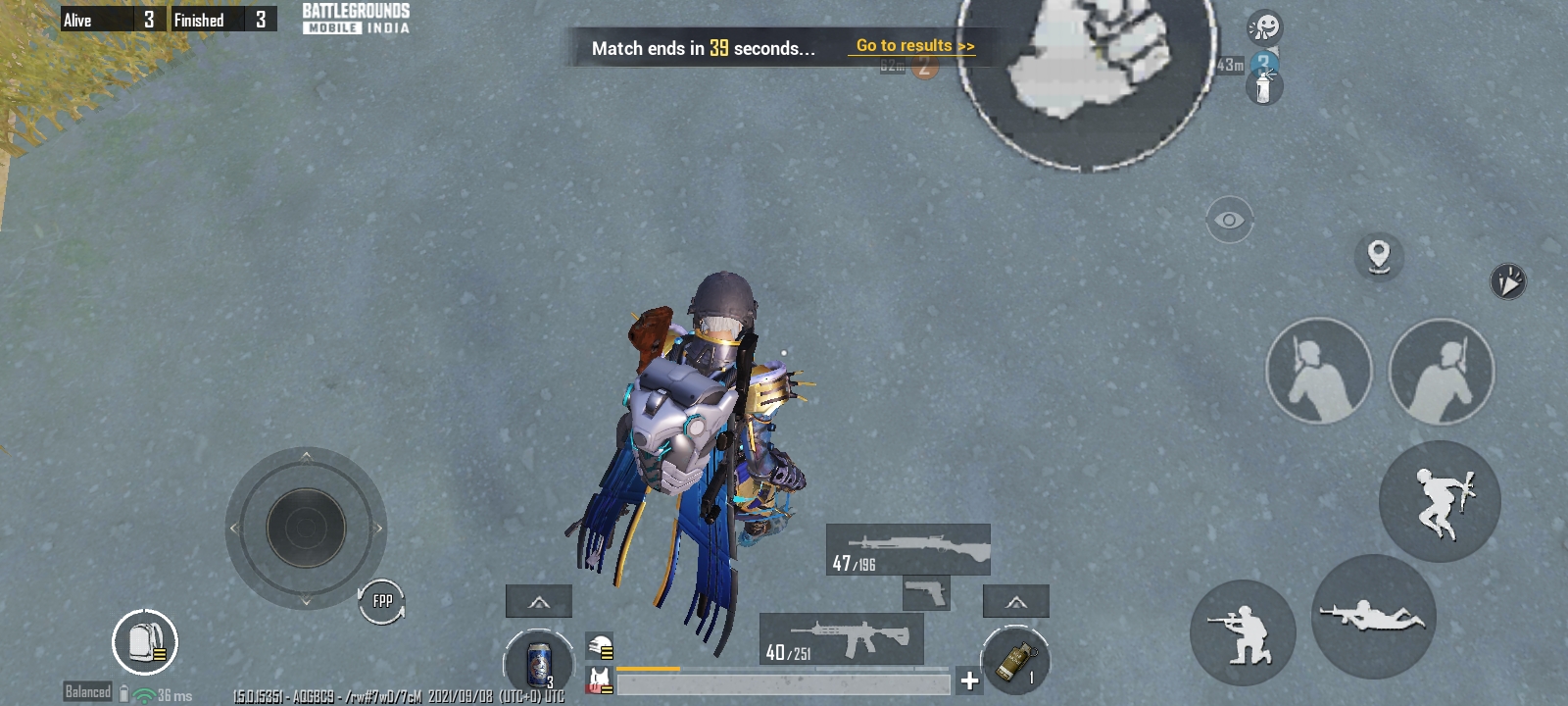This screenshot has width=1568, height=706.
Task: Throw the grenade item
Action: [1015, 660]
